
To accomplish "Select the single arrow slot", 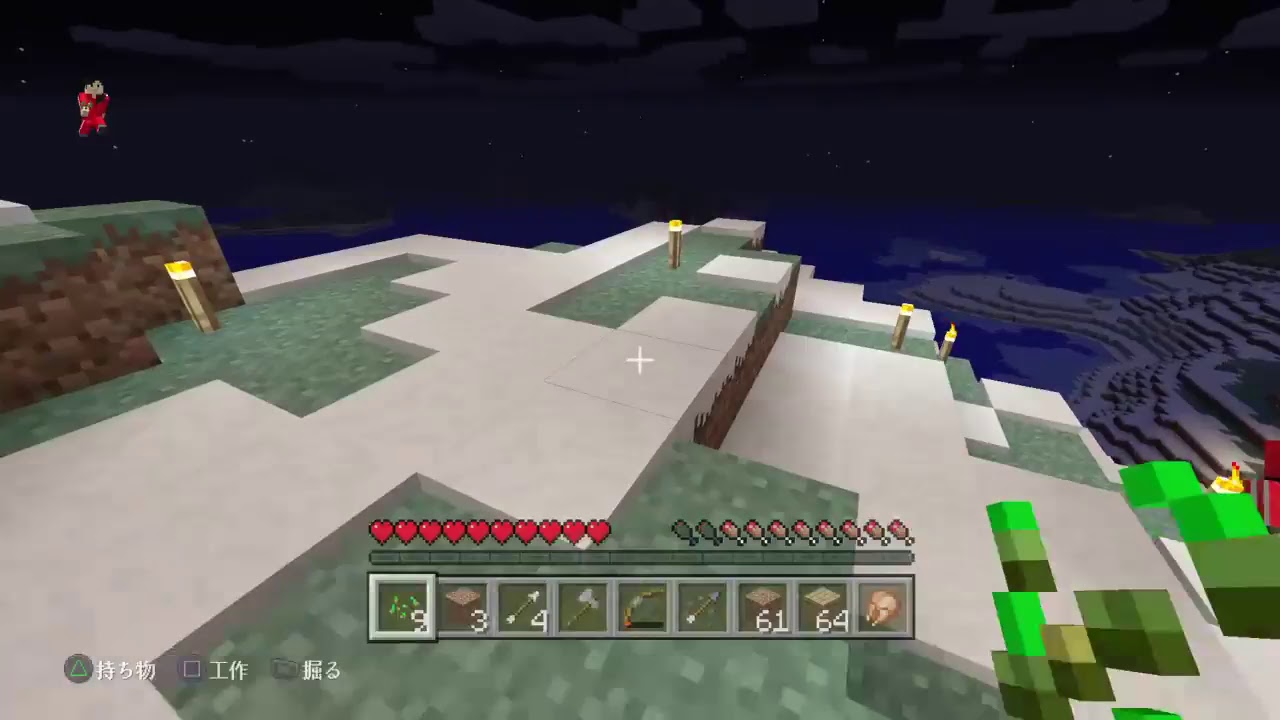I will click(702, 605).
